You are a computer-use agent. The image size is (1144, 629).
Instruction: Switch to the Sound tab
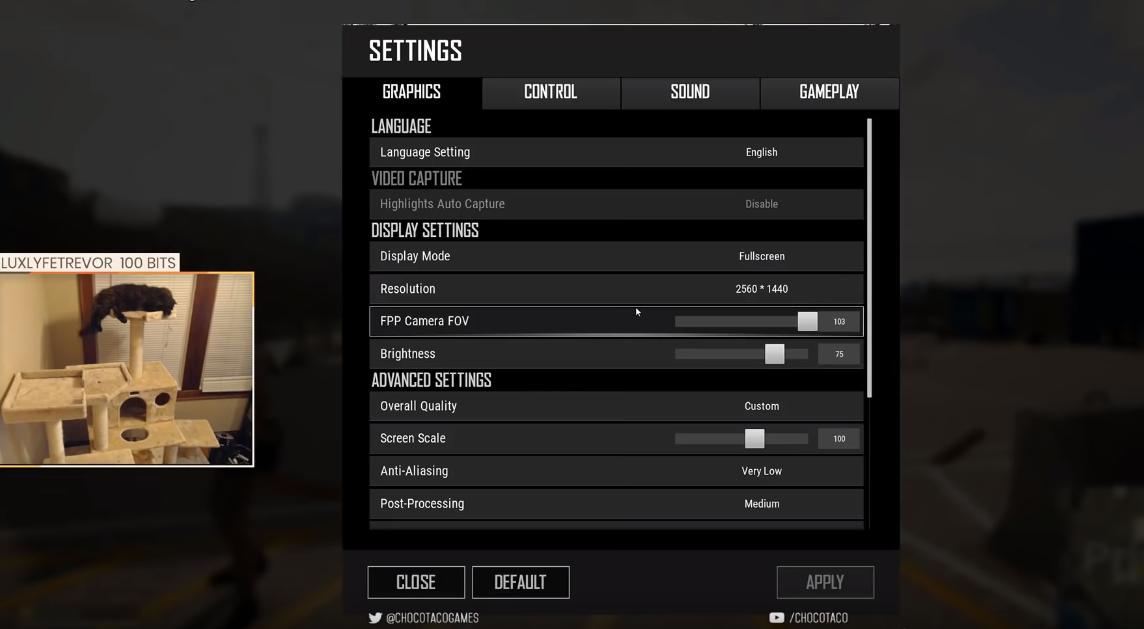click(x=690, y=92)
